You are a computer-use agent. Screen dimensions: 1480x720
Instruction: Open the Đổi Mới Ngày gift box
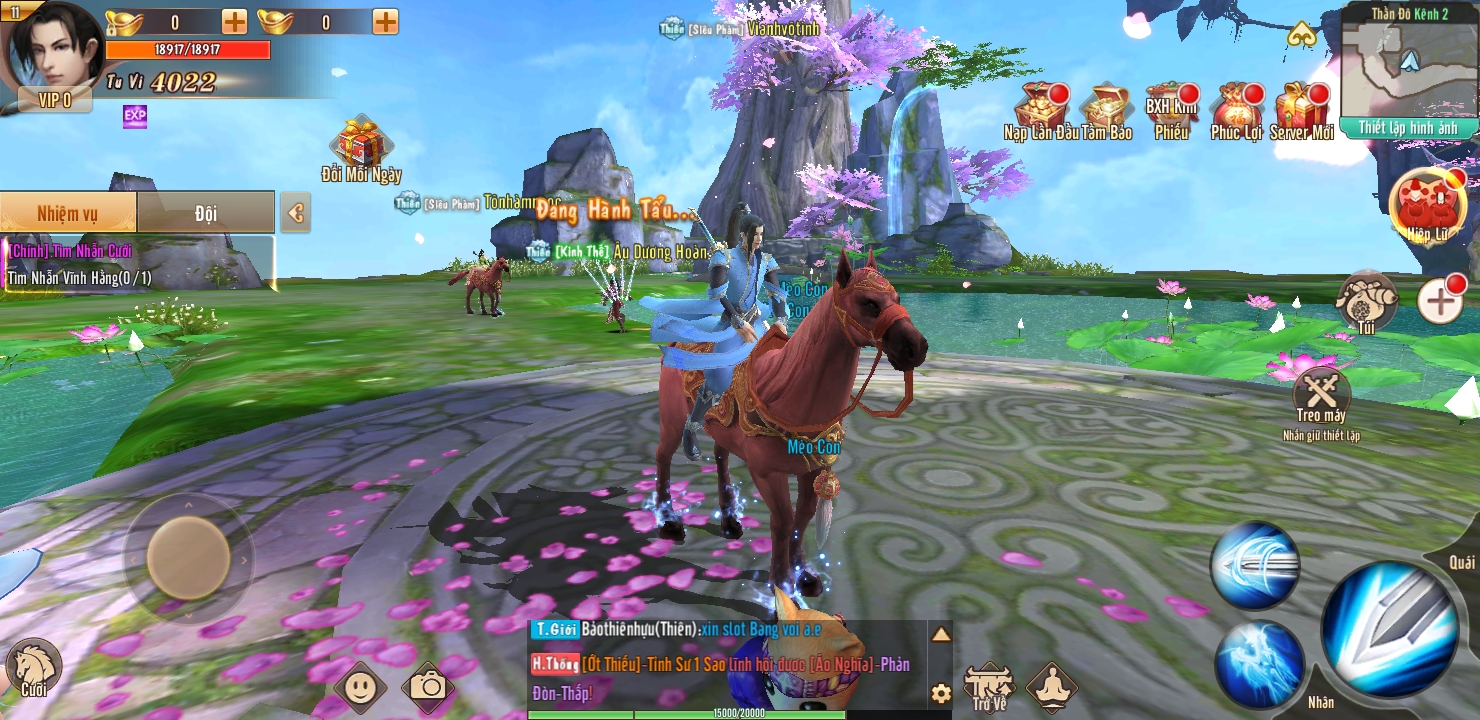[361, 145]
